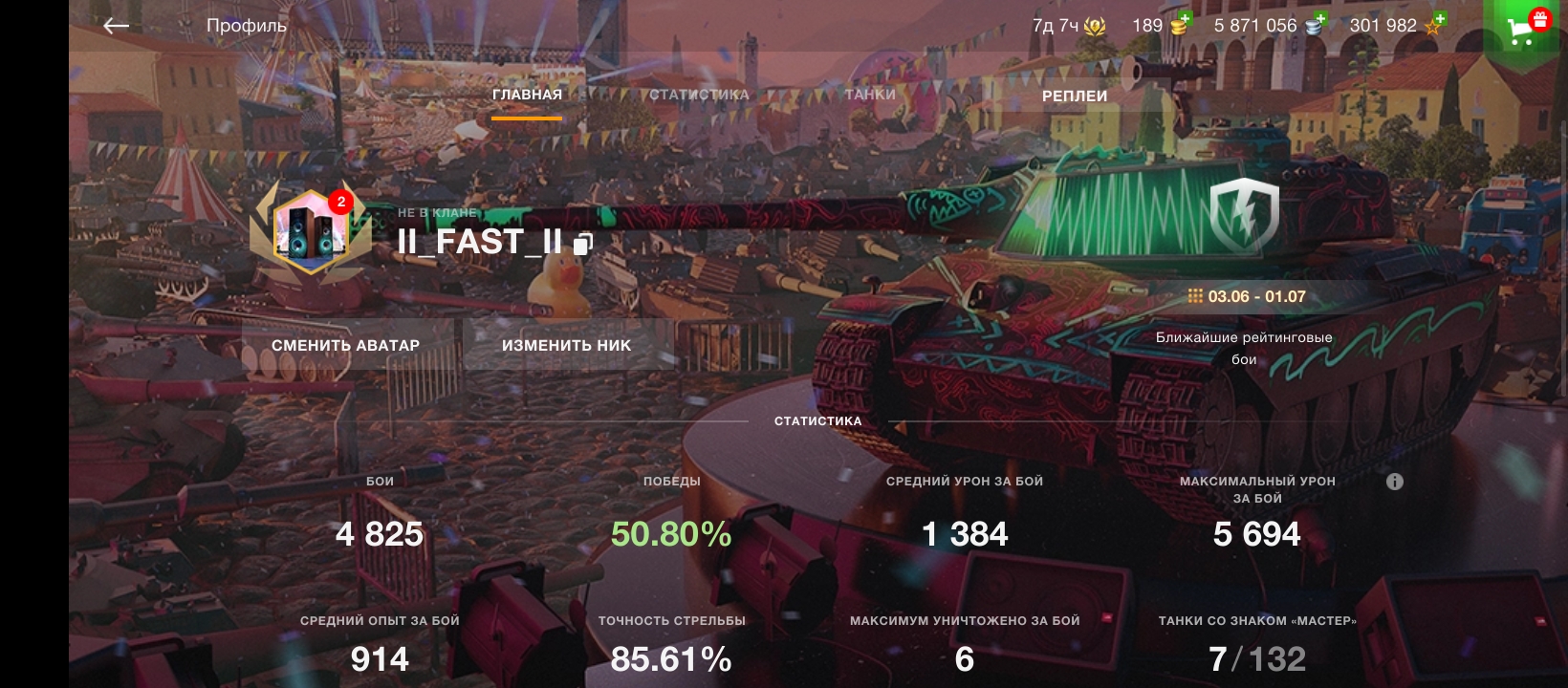Open the rating battles shield emblem
Image resolution: width=1568 pixels, height=688 pixels.
1244,215
